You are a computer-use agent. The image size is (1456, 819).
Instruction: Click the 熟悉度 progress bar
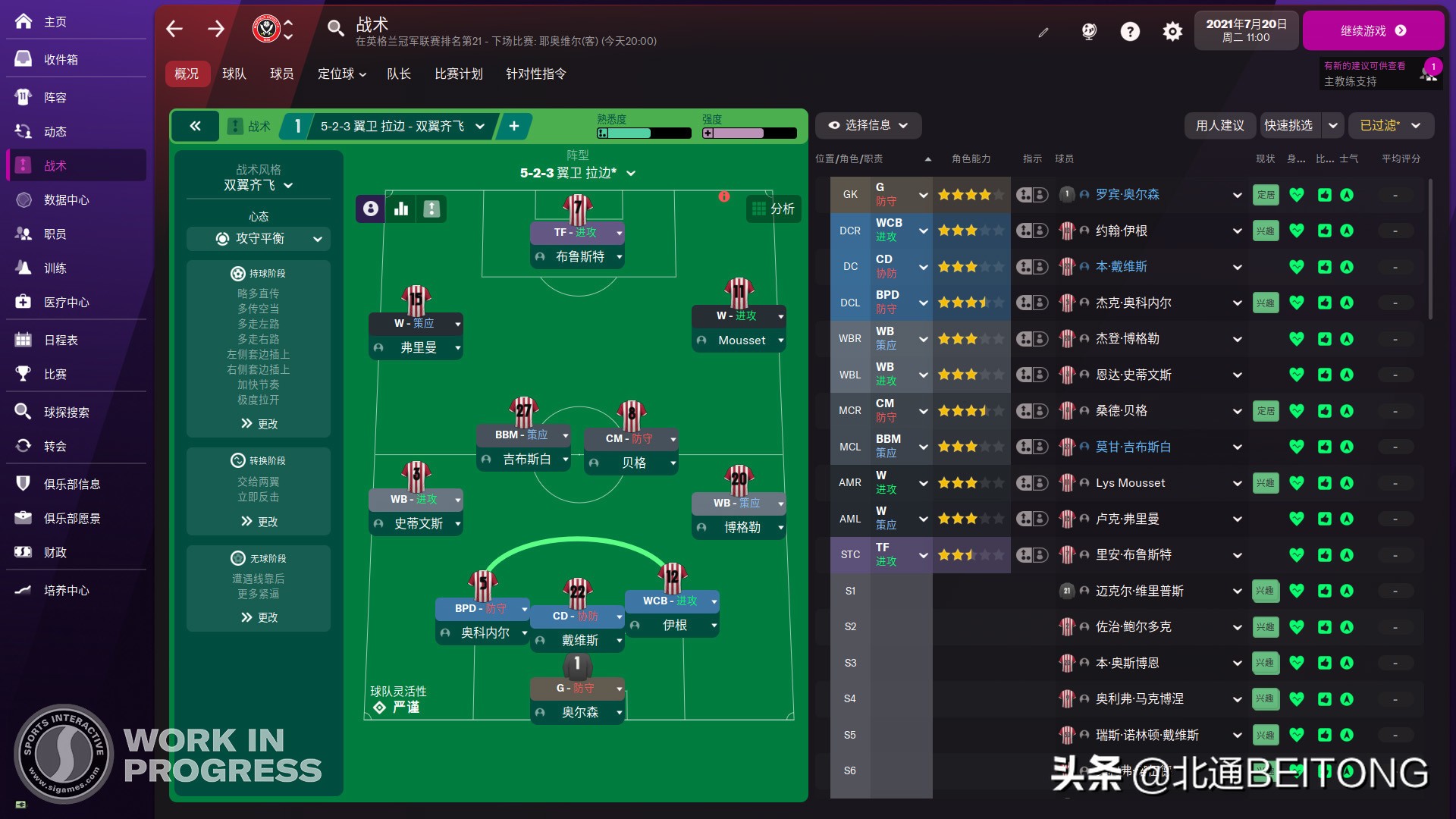tap(645, 133)
